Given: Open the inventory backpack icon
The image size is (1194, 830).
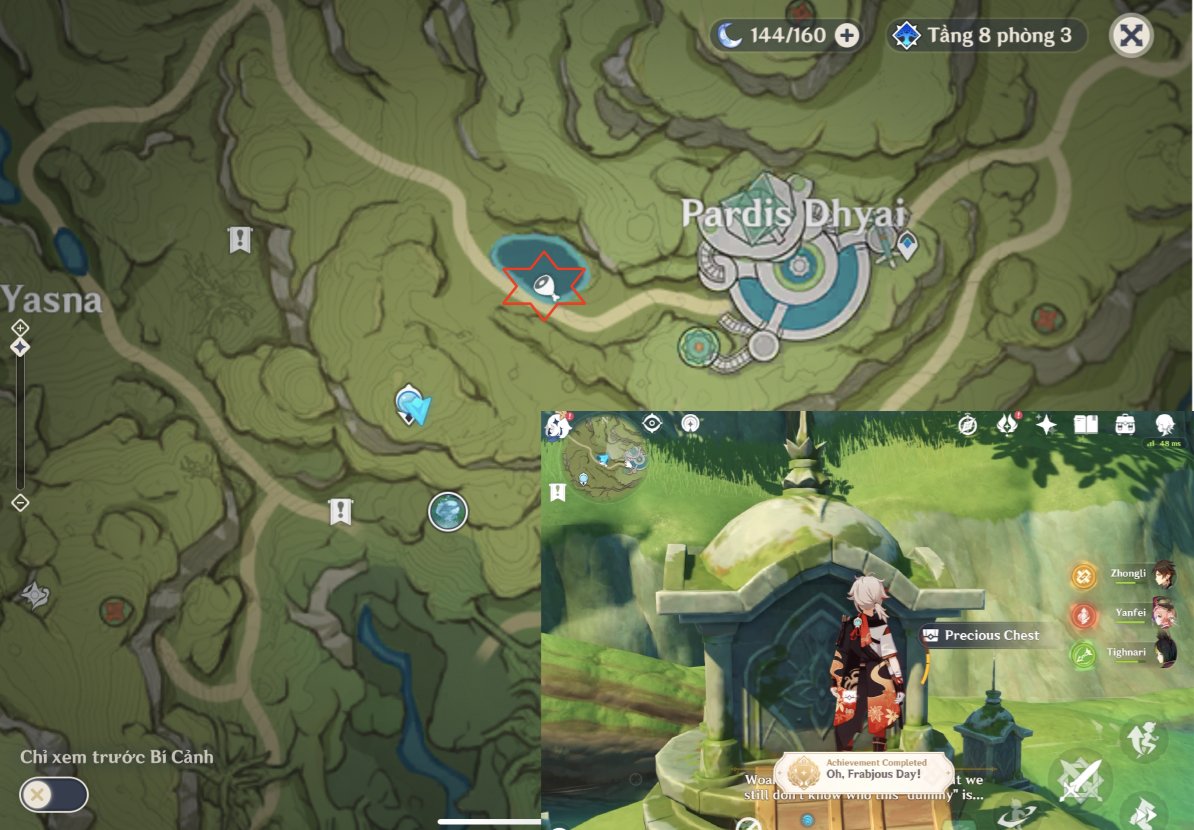Looking at the screenshot, I should pyautogui.click(x=1125, y=424).
